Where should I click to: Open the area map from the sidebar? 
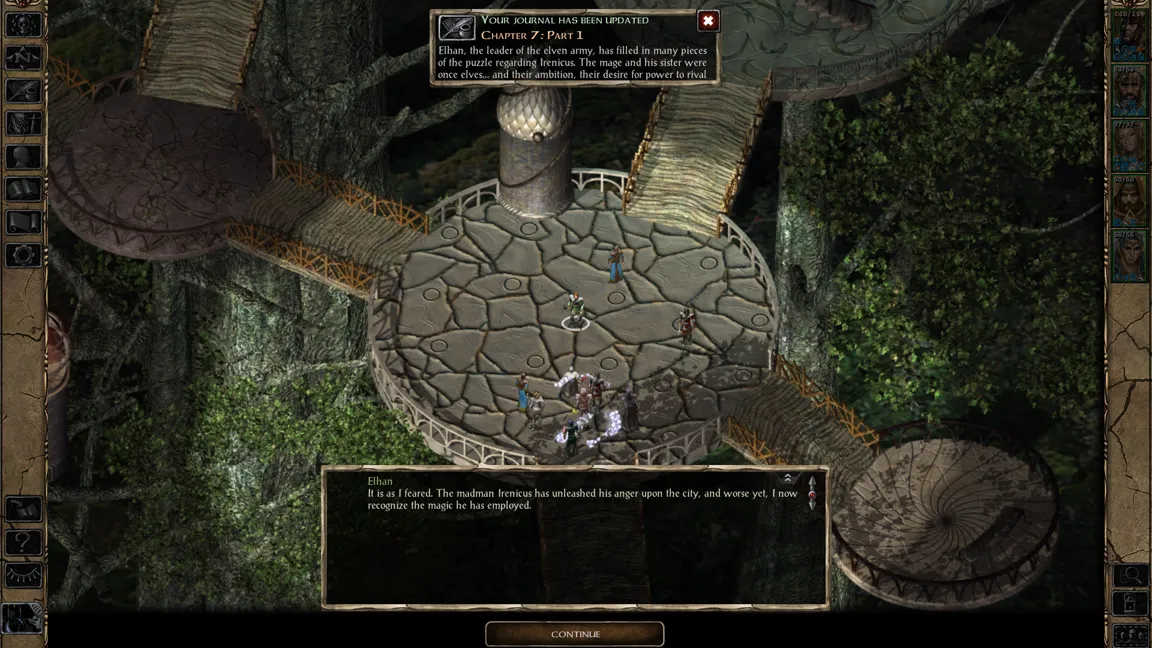coord(23,57)
